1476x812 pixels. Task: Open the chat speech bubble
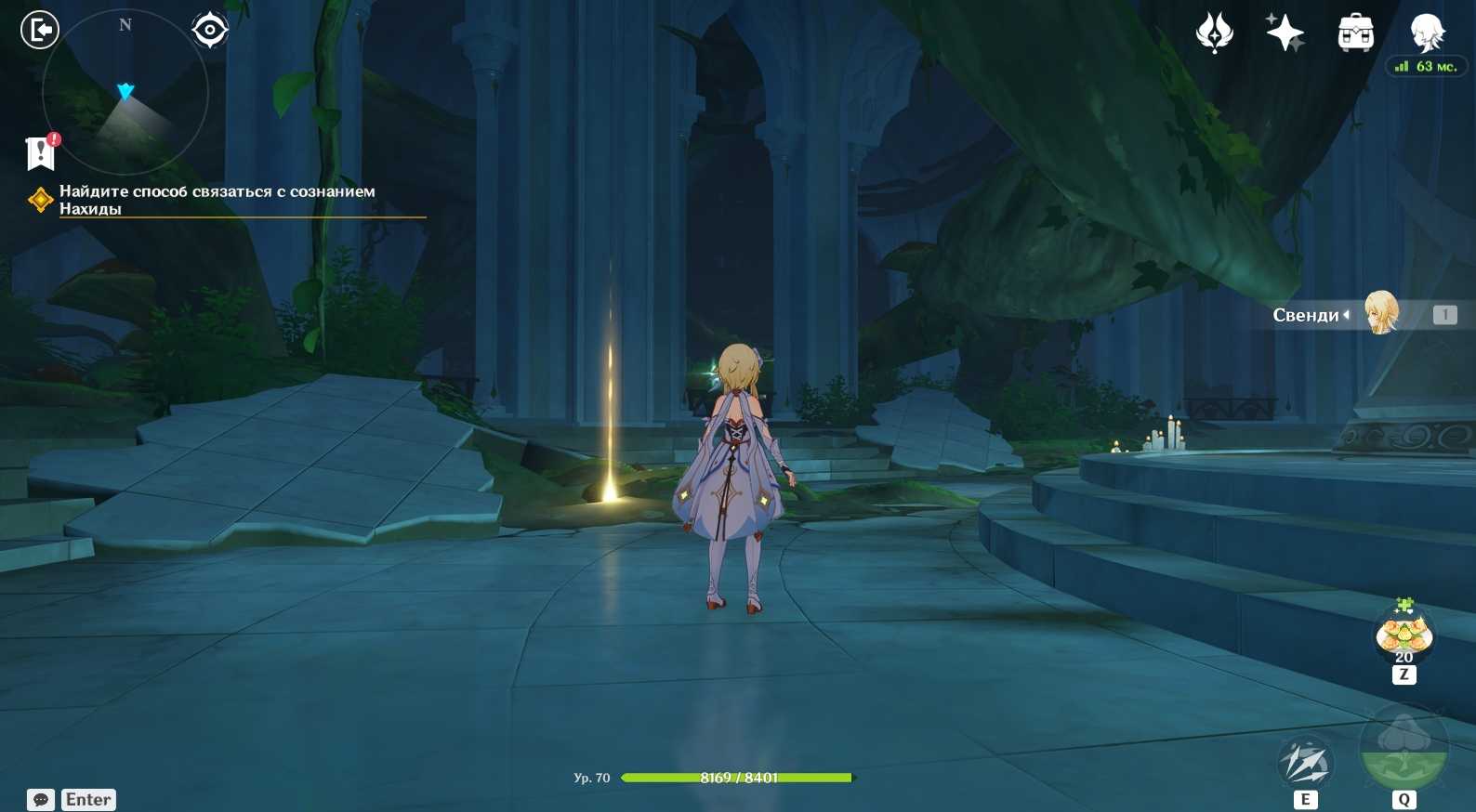(x=41, y=799)
